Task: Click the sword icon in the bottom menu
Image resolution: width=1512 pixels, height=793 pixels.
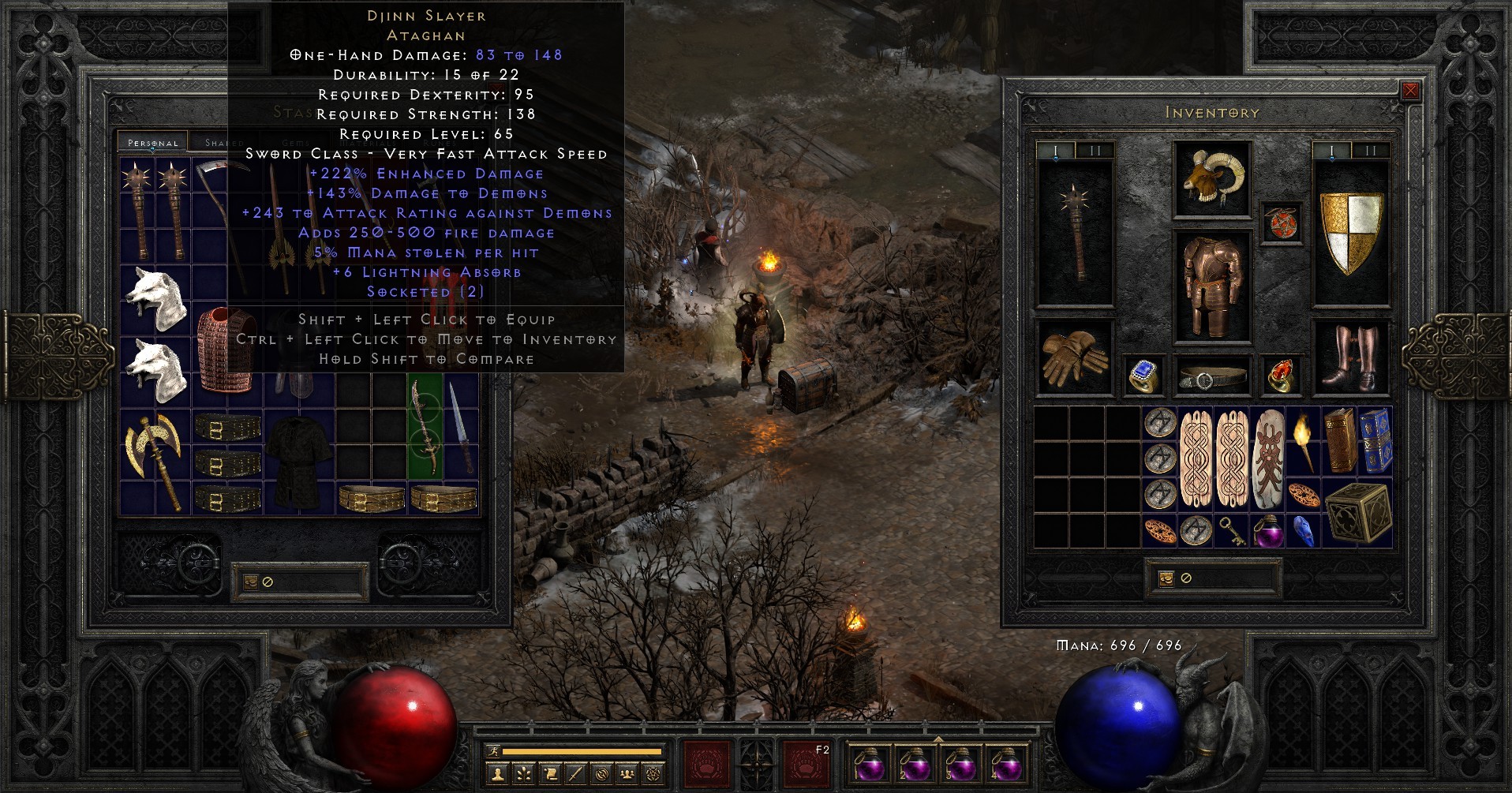Action: 578,773
